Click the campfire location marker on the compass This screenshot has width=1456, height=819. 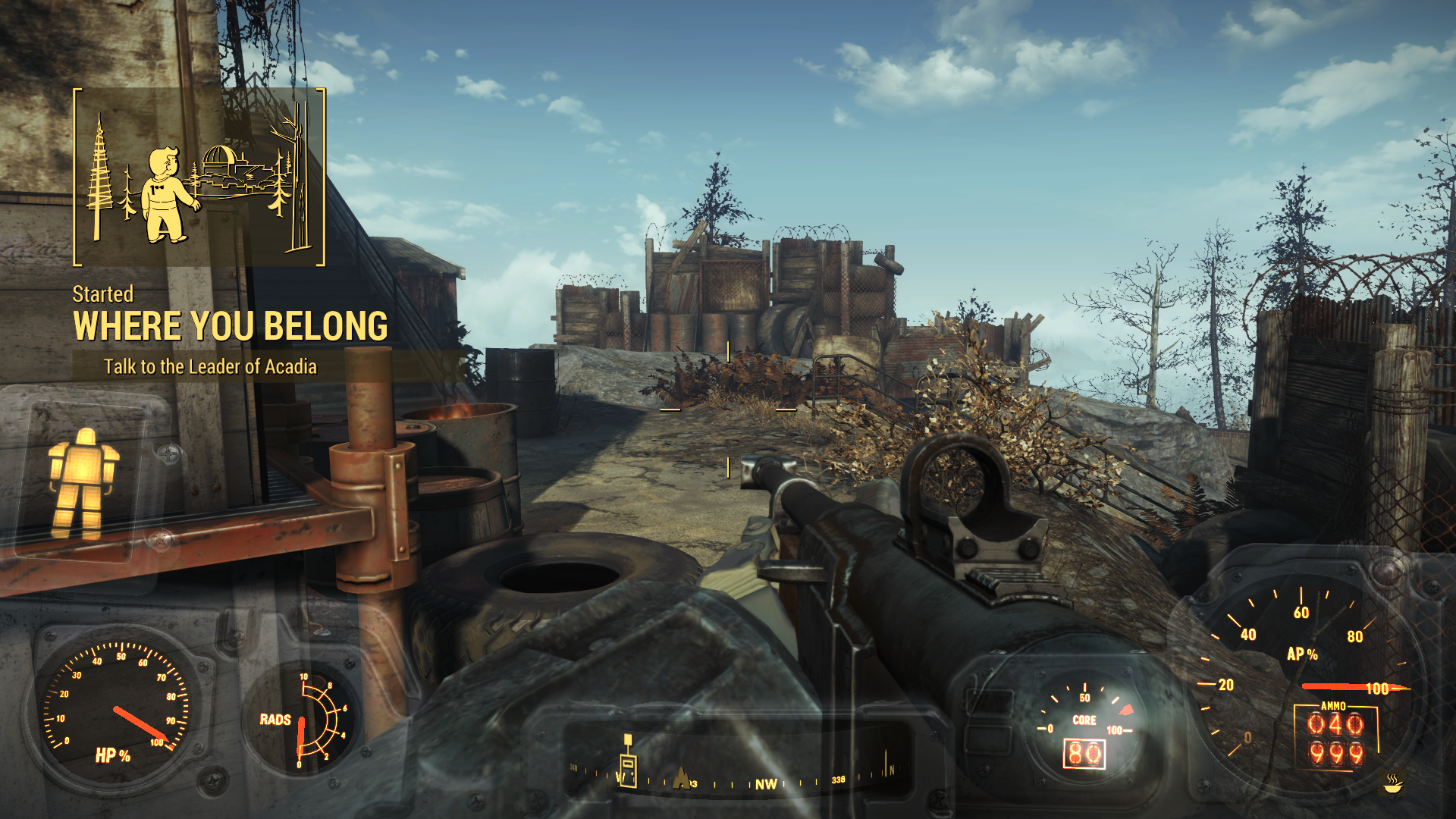681,778
